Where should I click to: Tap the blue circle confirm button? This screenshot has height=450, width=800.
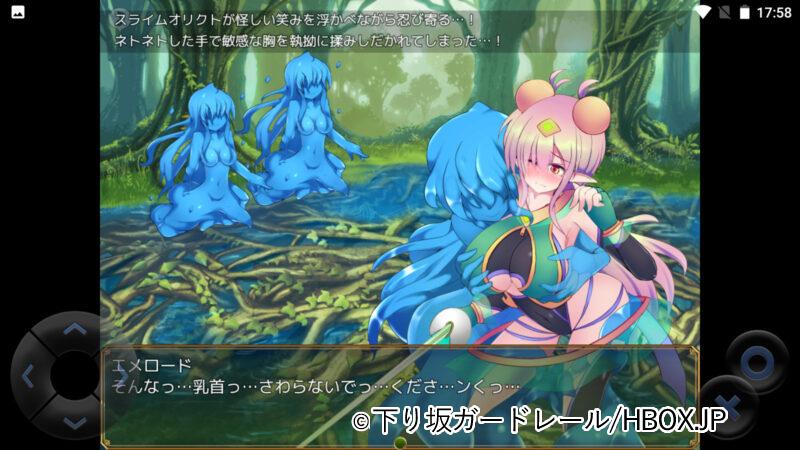pyautogui.click(x=758, y=360)
